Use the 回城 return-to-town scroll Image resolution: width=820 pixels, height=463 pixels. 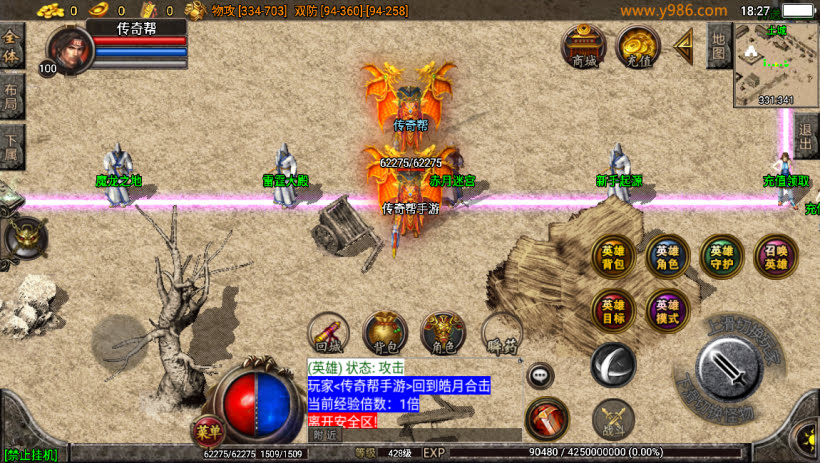pyautogui.click(x=328, y=333)
